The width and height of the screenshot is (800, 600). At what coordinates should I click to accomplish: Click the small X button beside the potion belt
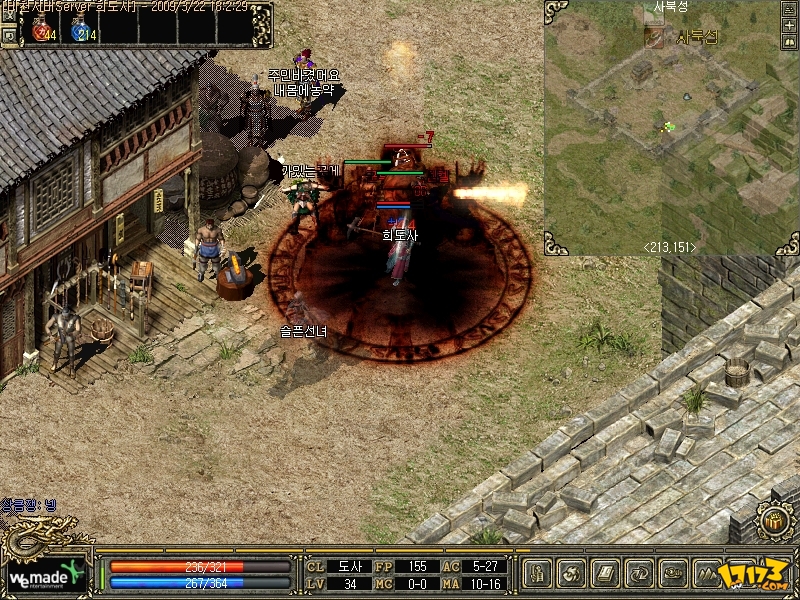coord(8,14)
